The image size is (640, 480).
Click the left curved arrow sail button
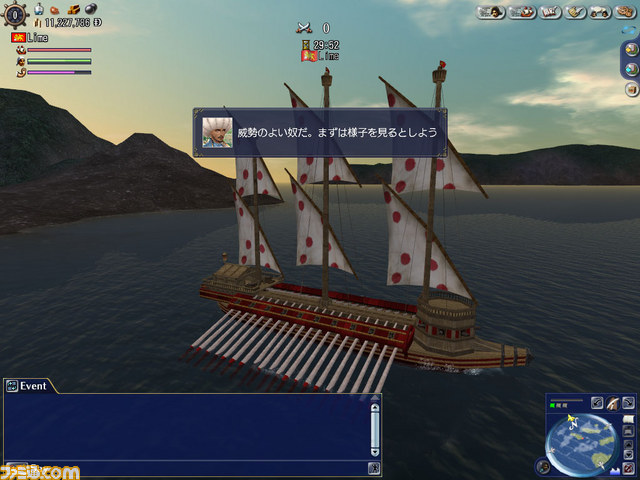point(596,402)
